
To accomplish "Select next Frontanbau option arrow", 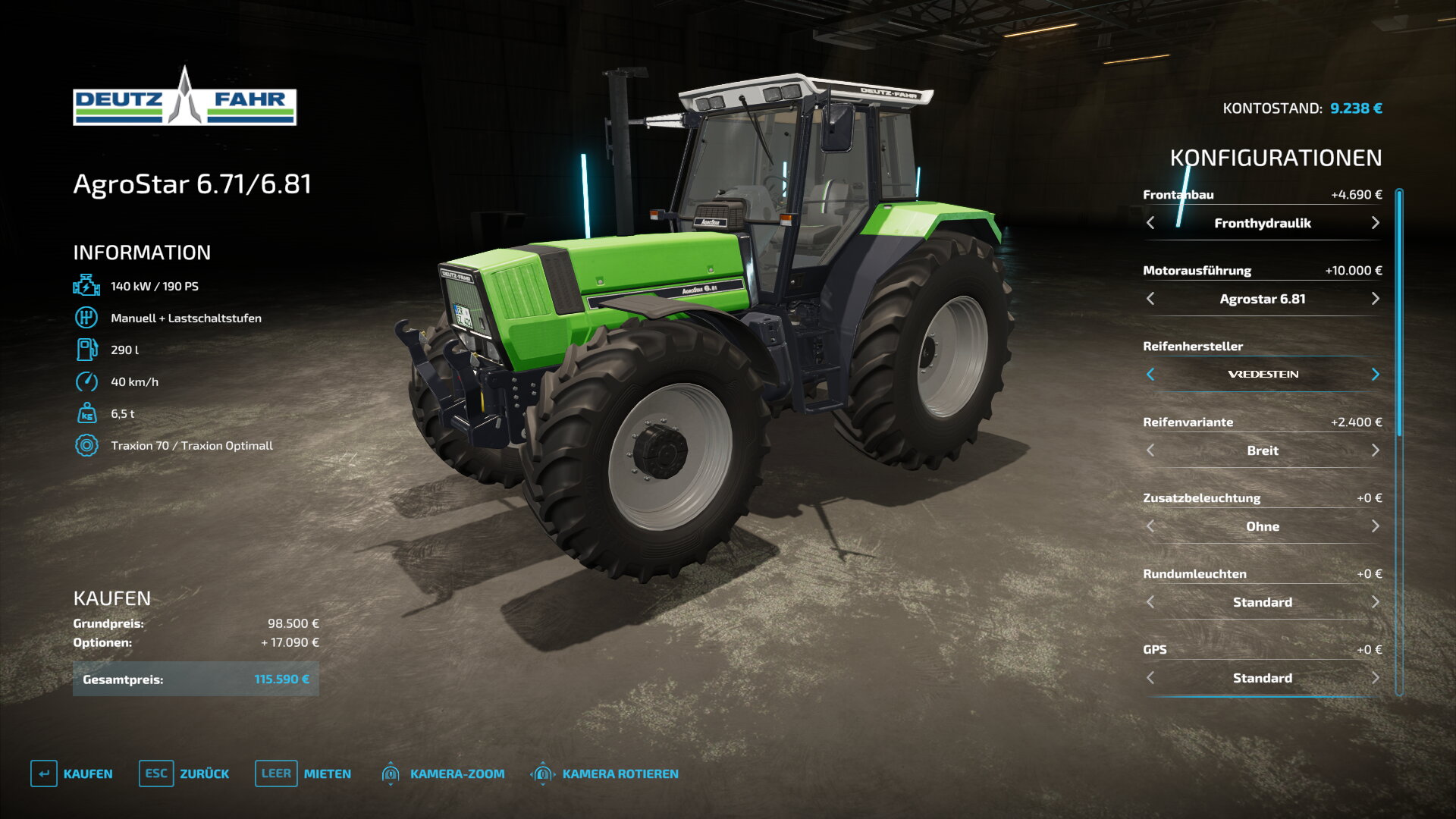I will (x=1375, y=223).
